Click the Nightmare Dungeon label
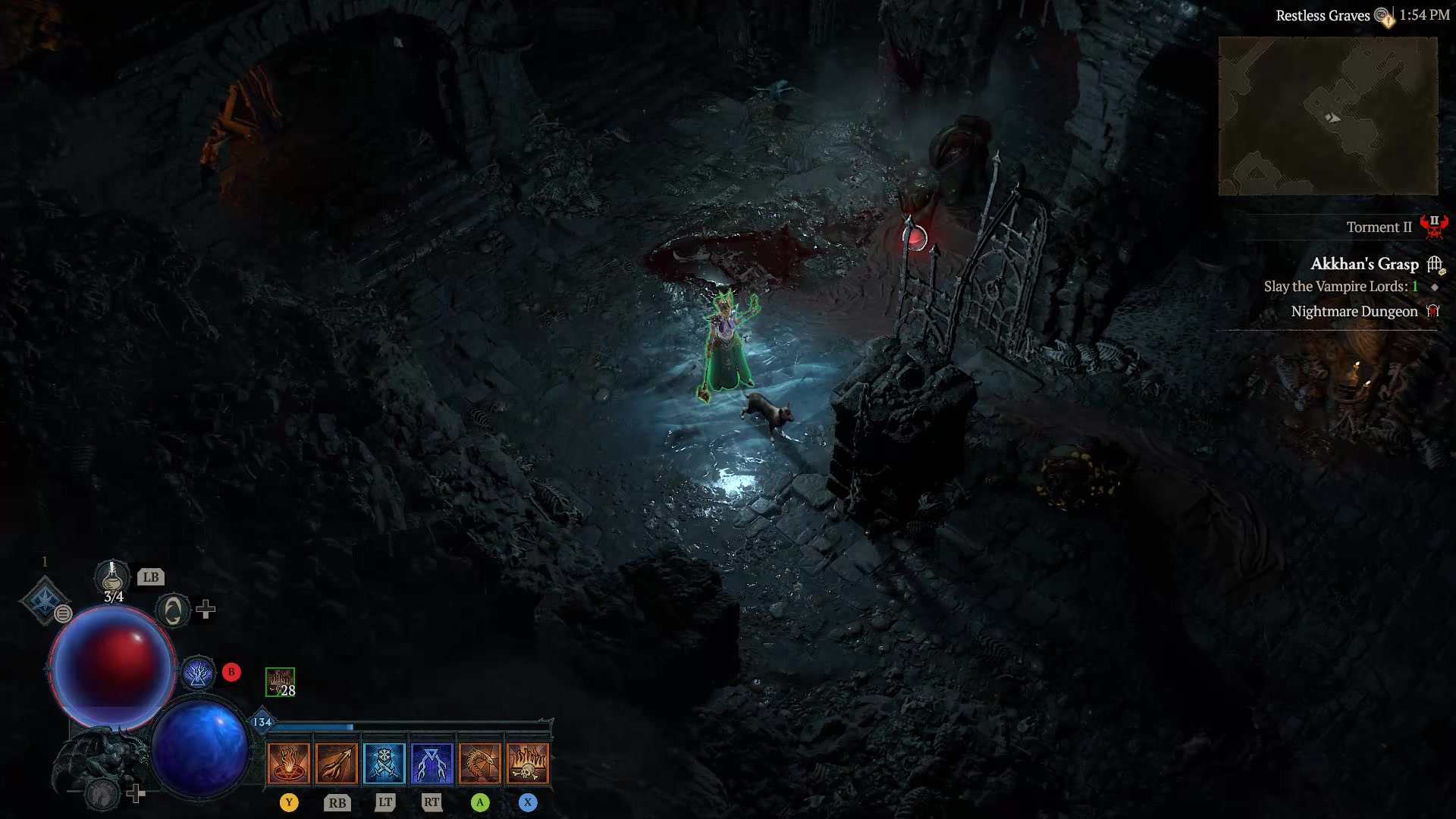Screen dimensions: 1456x819 1354,311
